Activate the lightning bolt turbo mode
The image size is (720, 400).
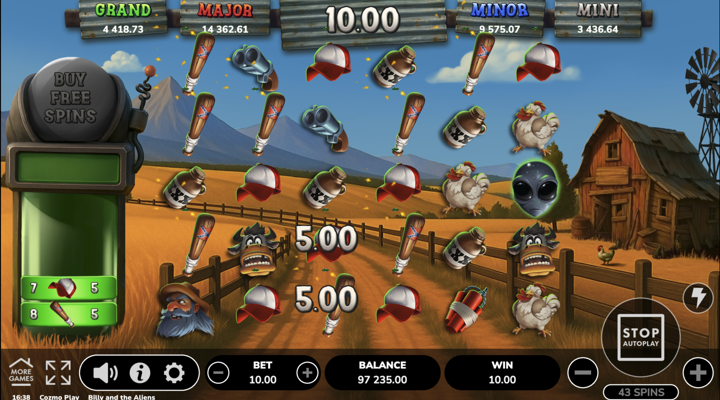click(x=698, y=297)
